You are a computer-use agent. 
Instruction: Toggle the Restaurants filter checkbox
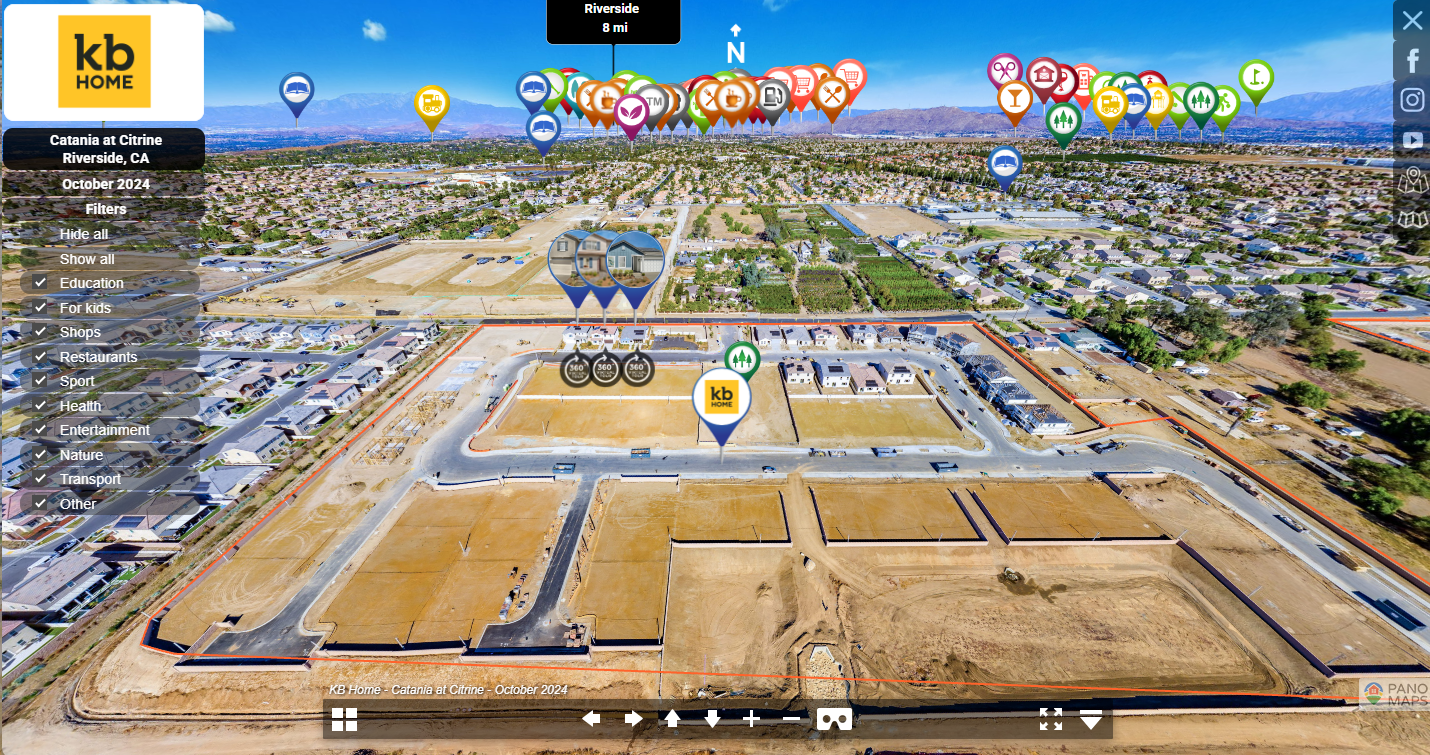coord(41,357)
